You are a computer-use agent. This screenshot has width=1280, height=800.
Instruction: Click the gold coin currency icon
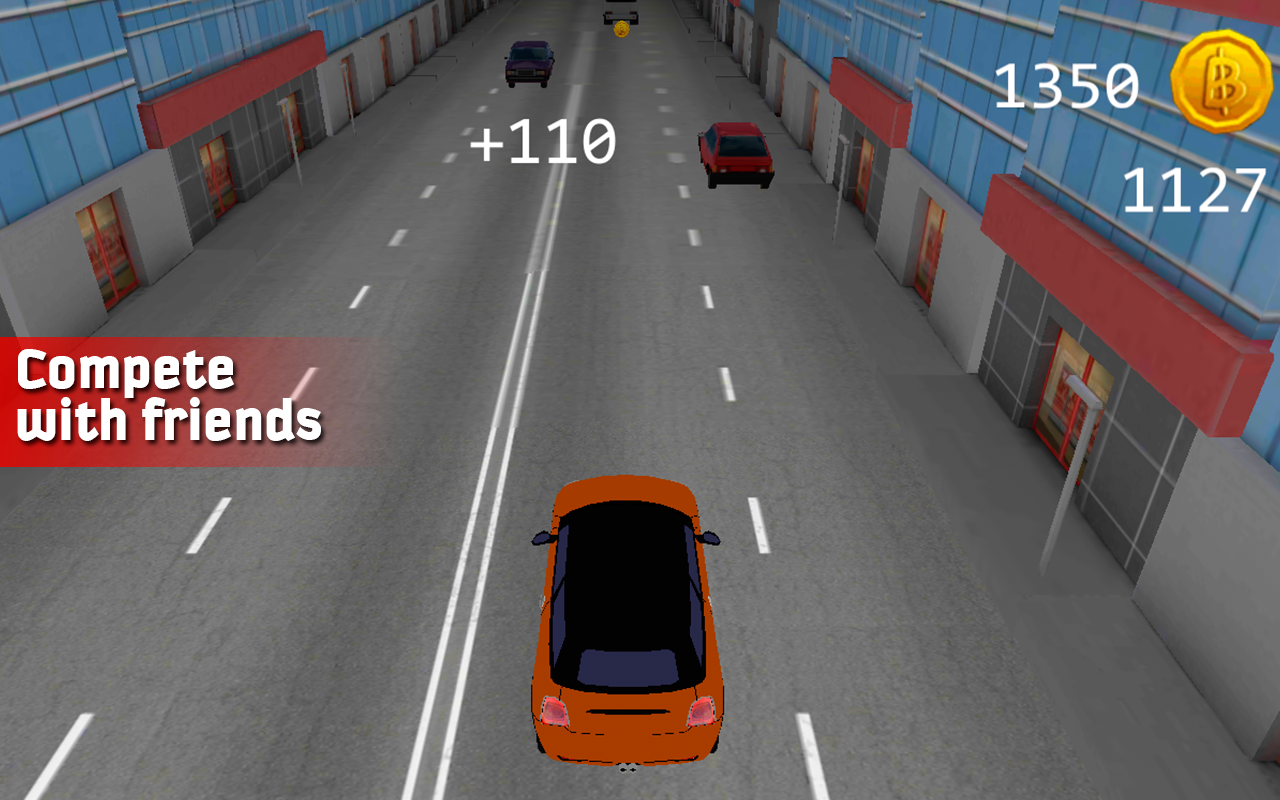[1222, 80]
